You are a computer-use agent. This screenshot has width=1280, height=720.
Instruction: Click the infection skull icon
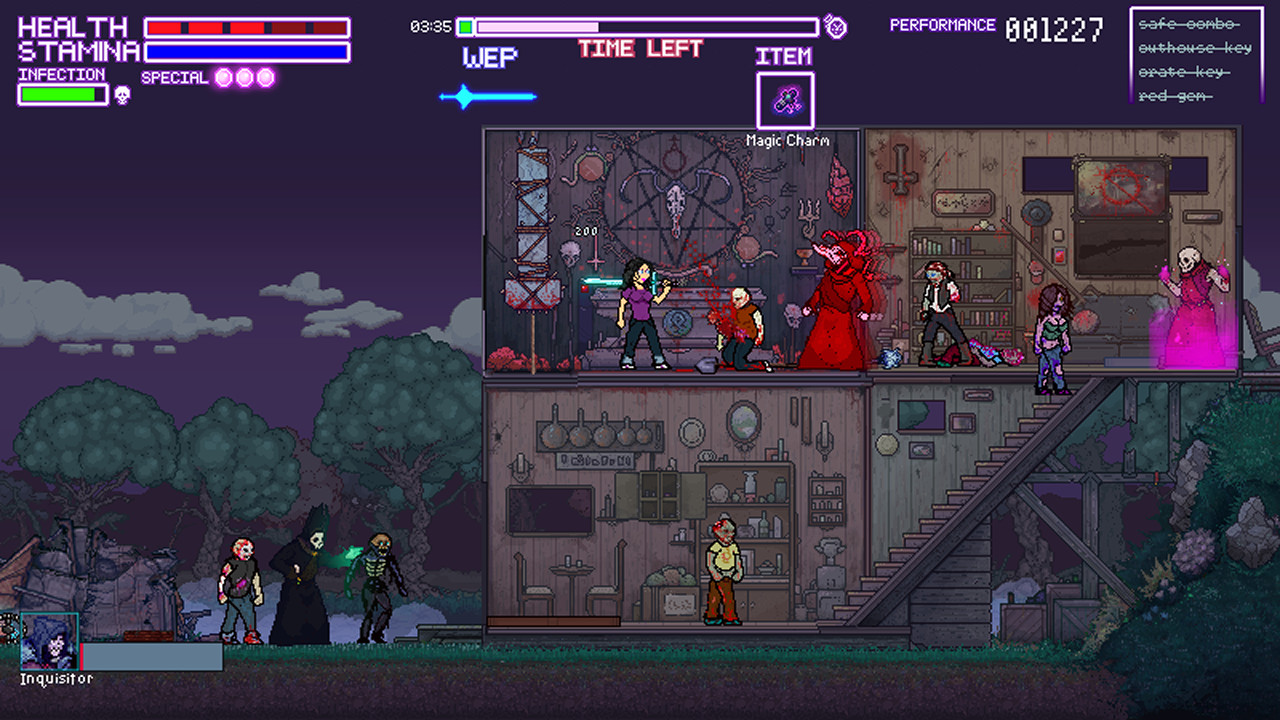[x=122, y=95]
